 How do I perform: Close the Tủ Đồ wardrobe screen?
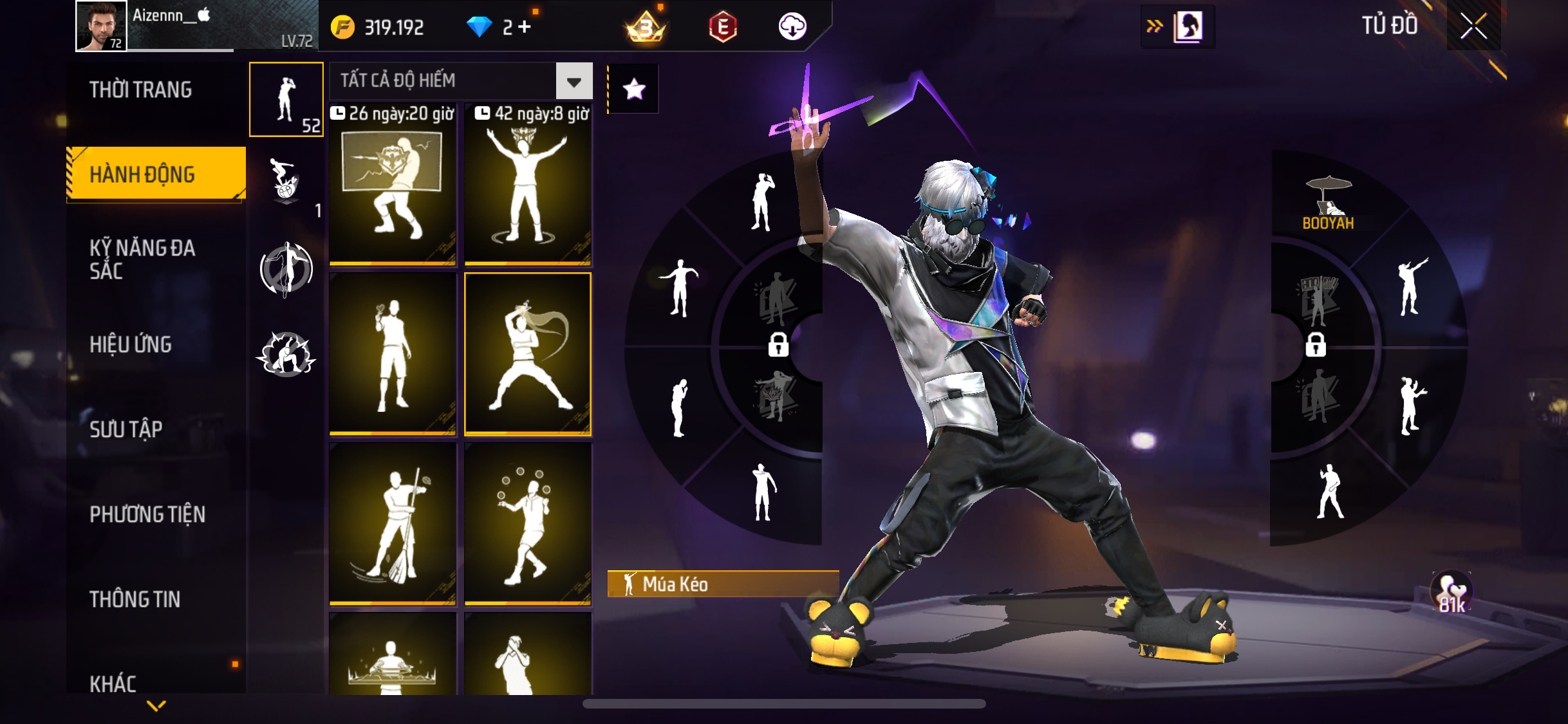pos(1473,26)
